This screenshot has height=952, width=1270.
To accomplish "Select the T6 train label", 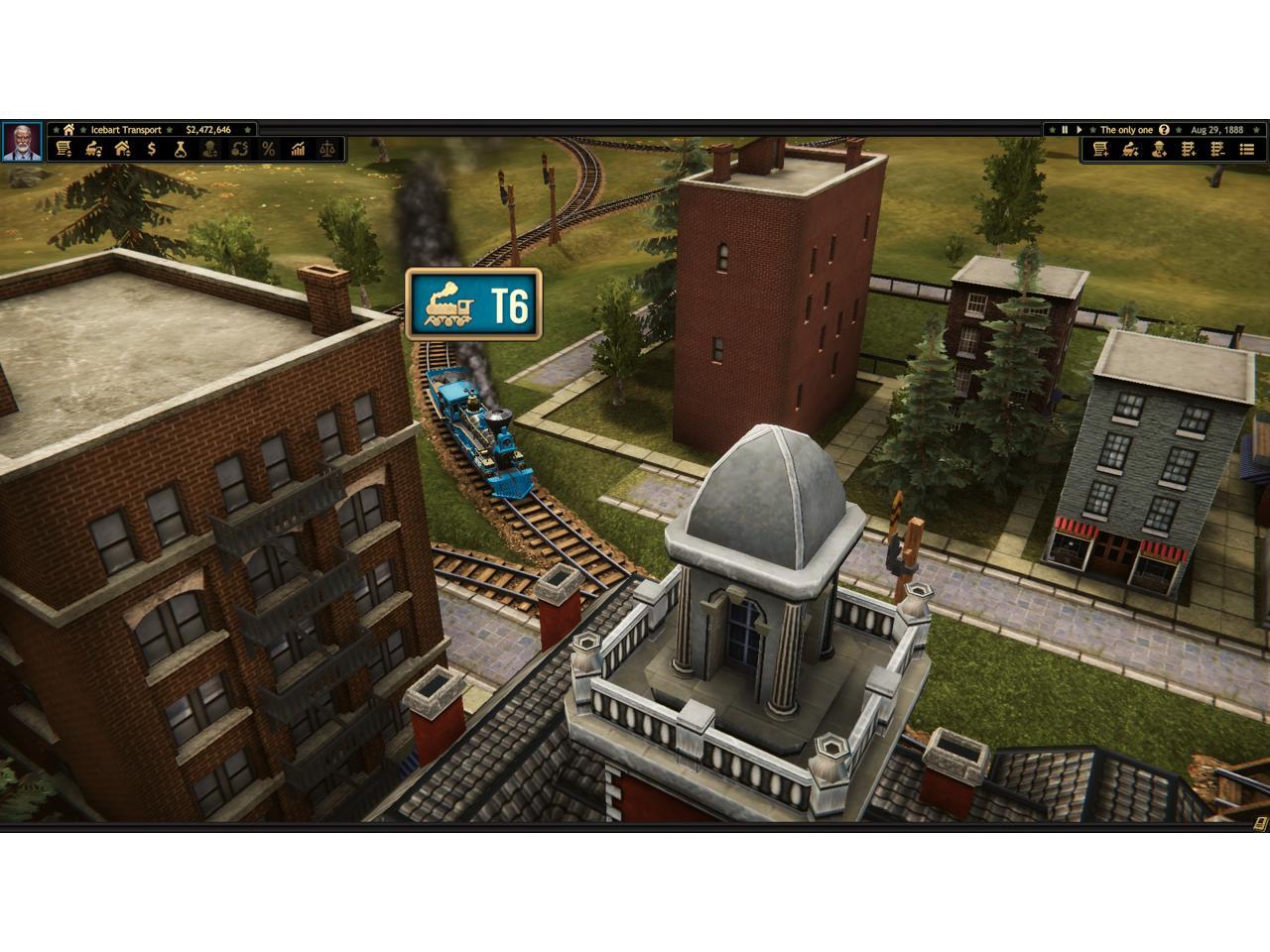I will pyautogui.click(x=474, y=305).
